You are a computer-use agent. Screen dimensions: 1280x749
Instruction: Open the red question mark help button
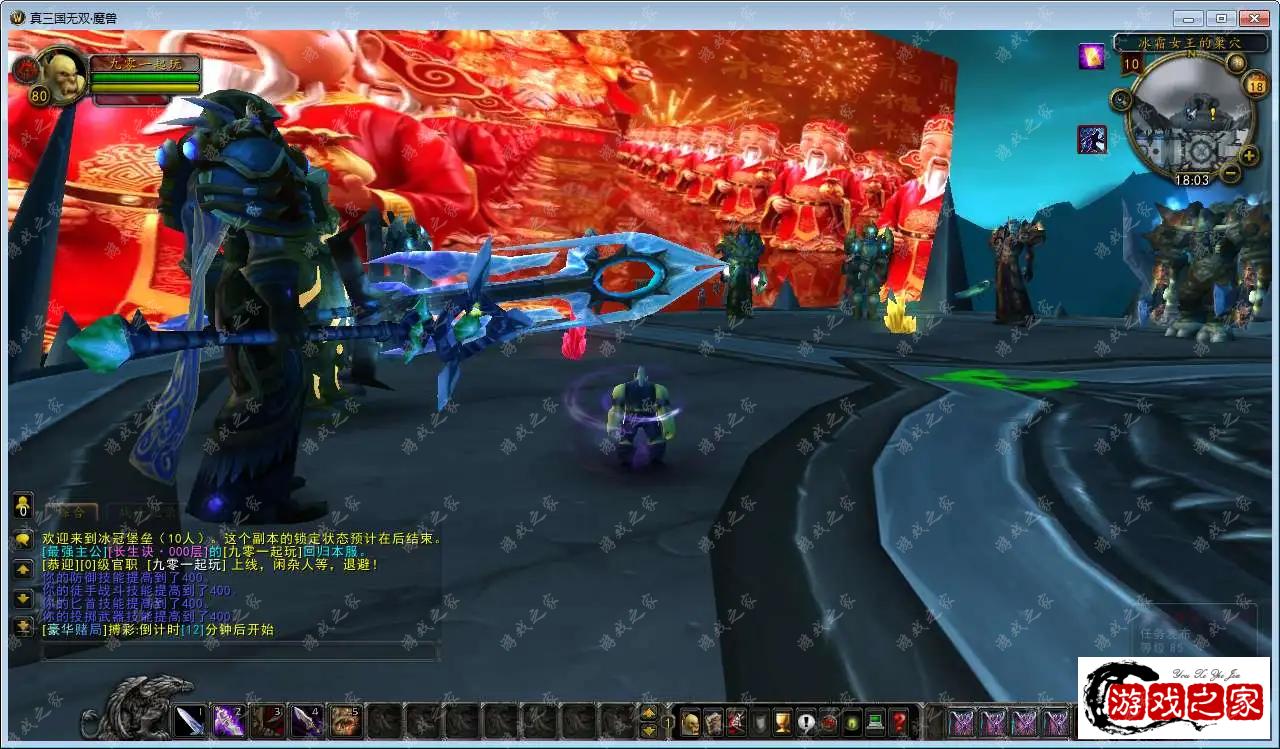coord(899,721)
